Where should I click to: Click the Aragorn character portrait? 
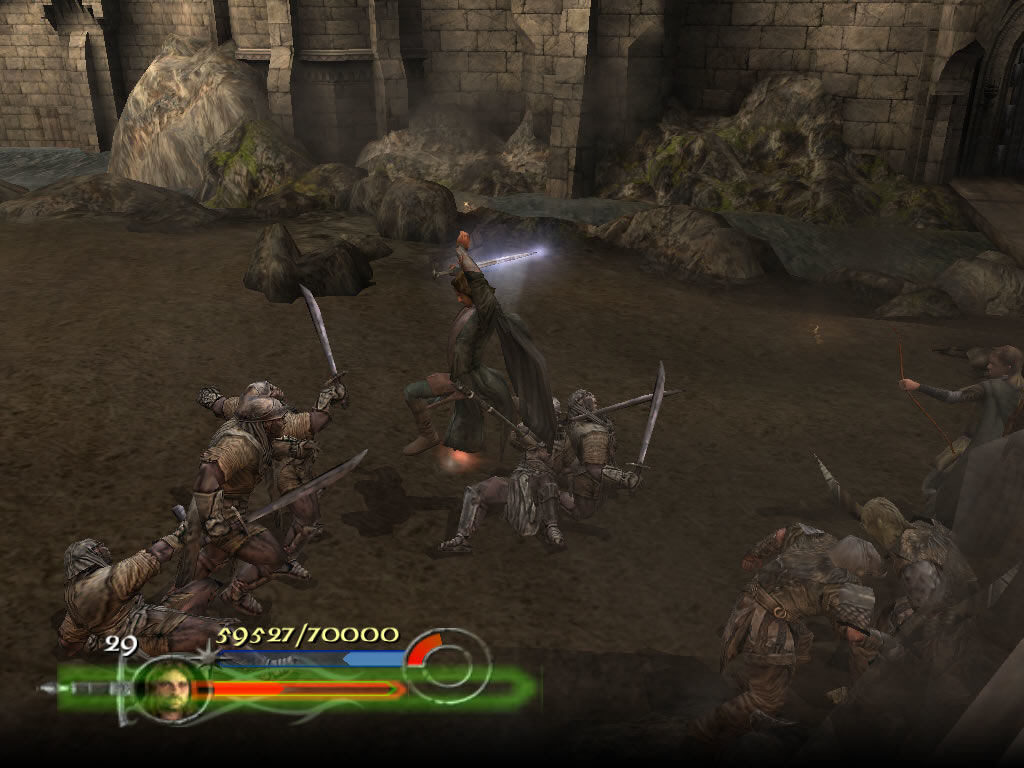[164, 687]
